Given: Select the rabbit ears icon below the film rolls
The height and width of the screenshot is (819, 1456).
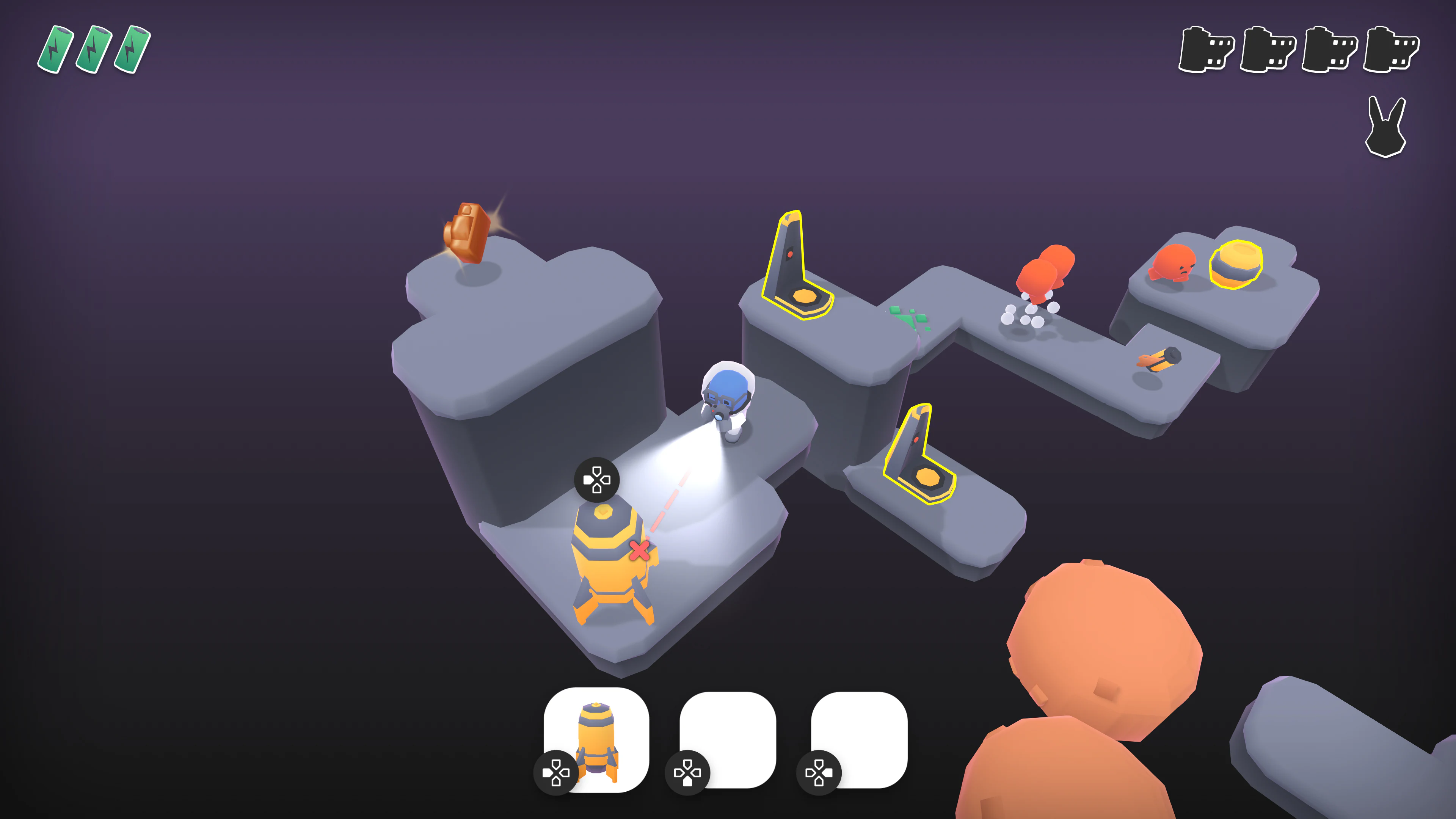Looking at the screenshot, I should [1385, 127].
